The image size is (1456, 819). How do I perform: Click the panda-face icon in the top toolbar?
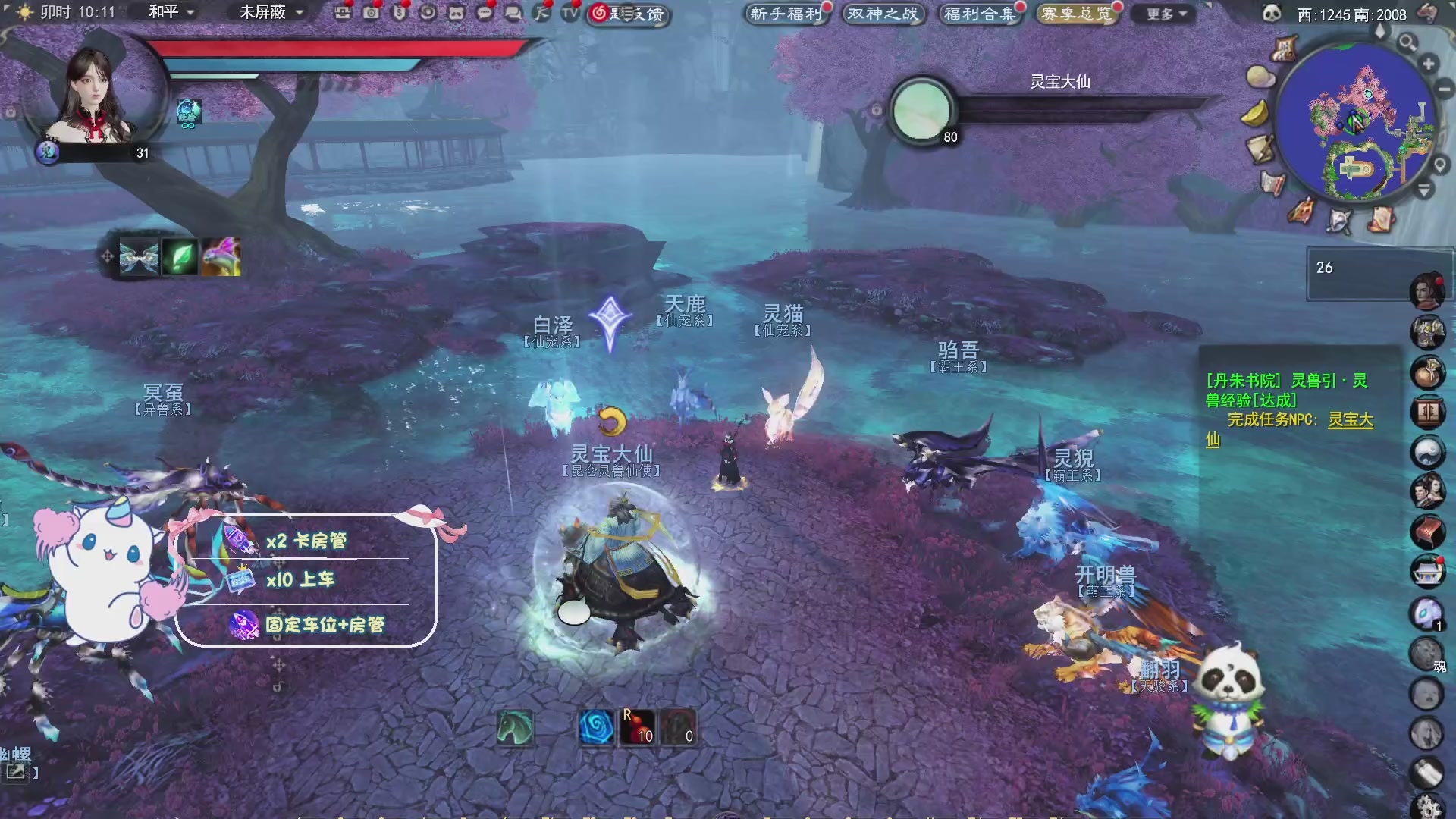pos(456,14)
